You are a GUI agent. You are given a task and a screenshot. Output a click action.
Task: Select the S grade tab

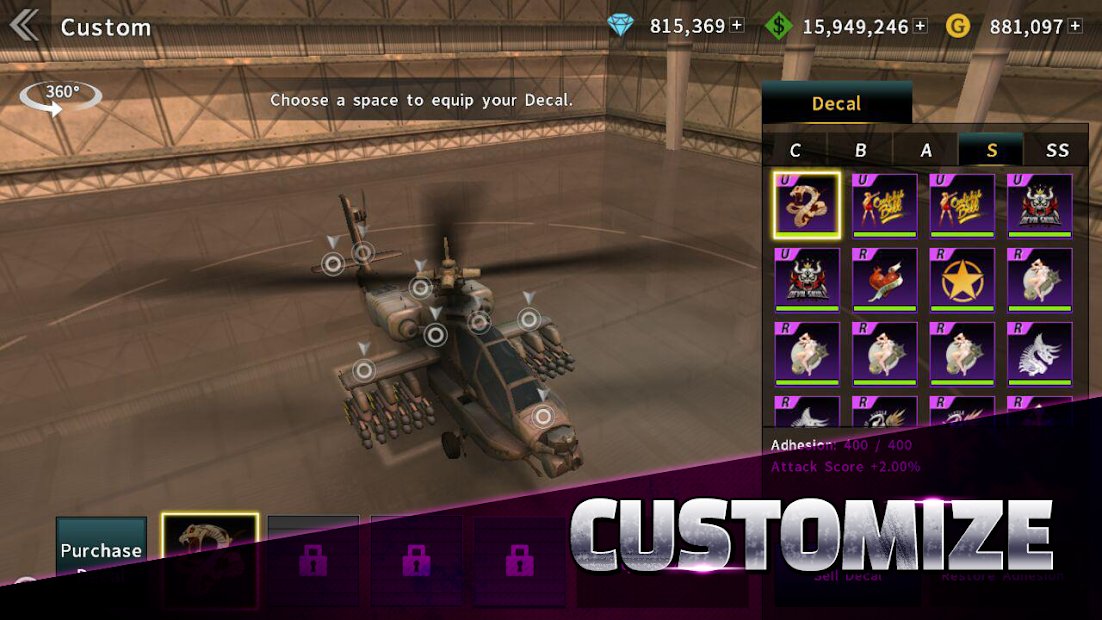[x=991, y=150]
